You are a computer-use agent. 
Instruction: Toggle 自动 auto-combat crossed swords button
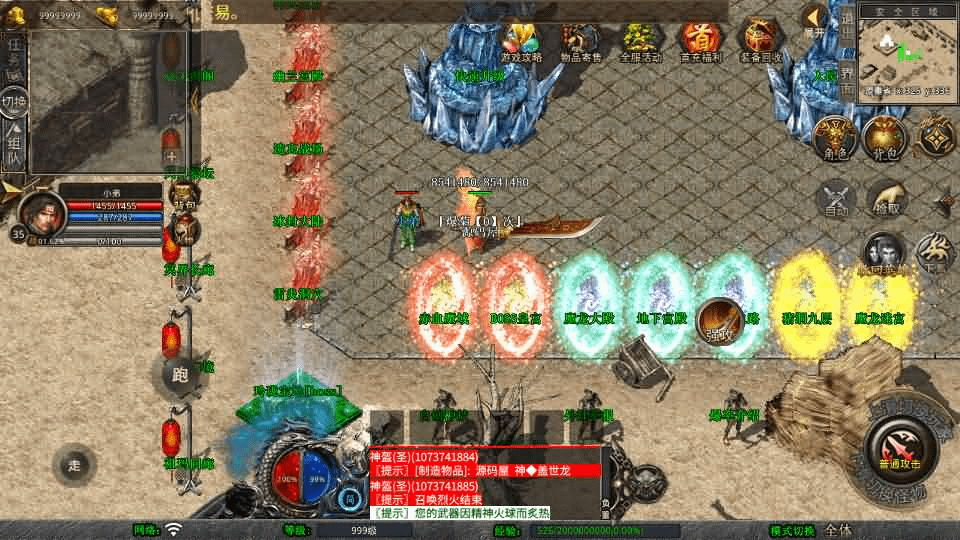[836, 197]
